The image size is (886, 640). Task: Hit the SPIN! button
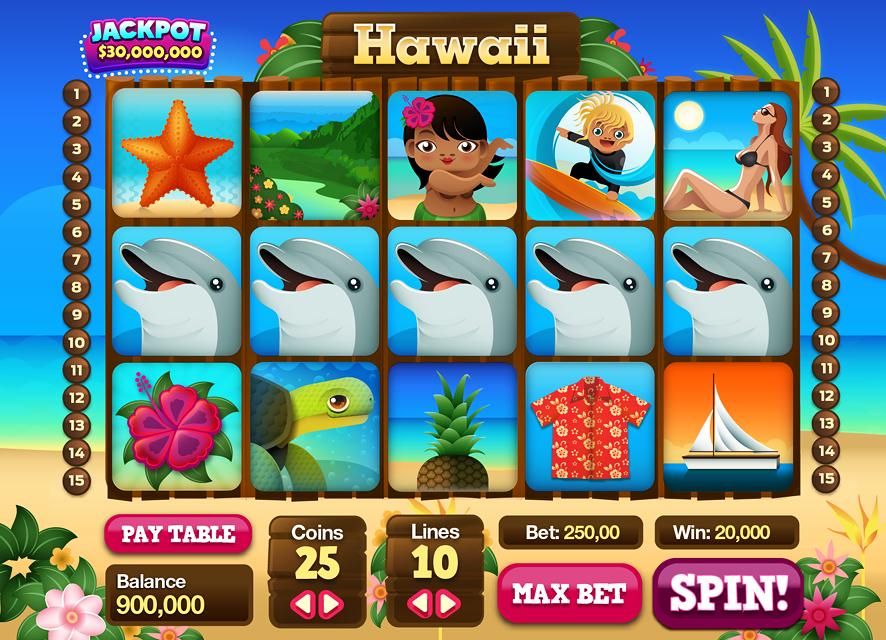727,592
